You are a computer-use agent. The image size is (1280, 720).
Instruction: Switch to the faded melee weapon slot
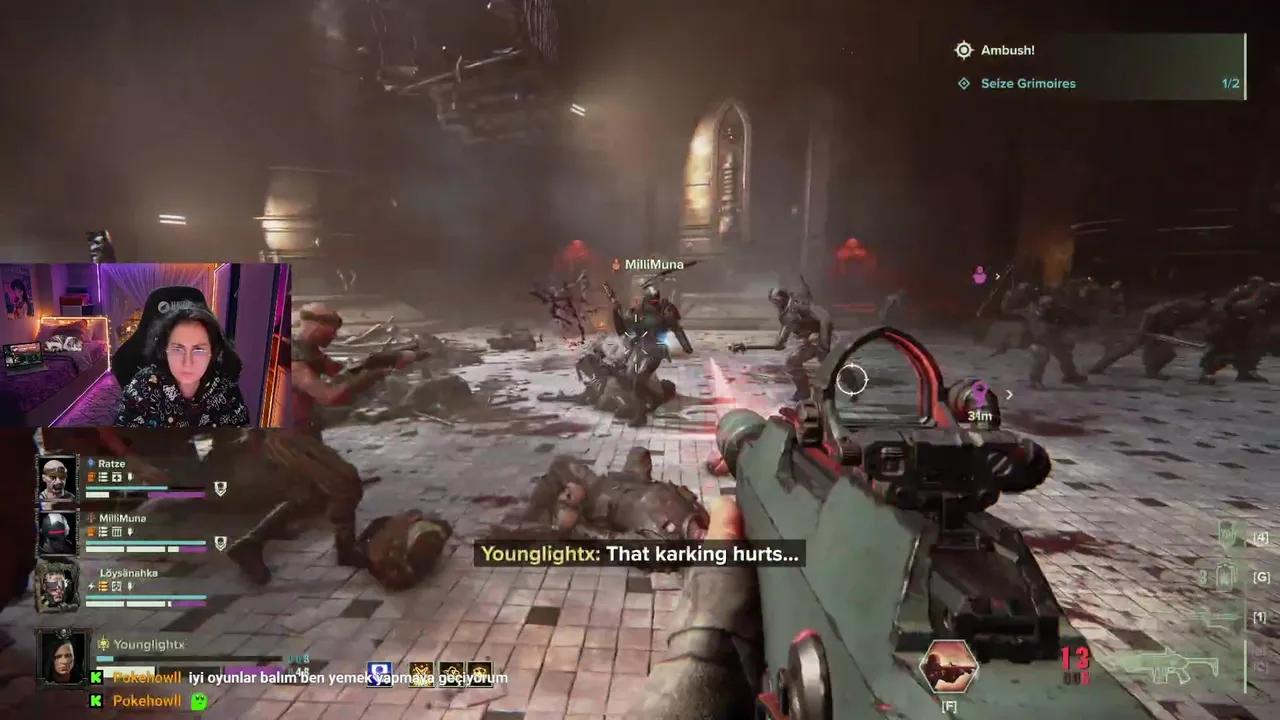(1222, 618)
